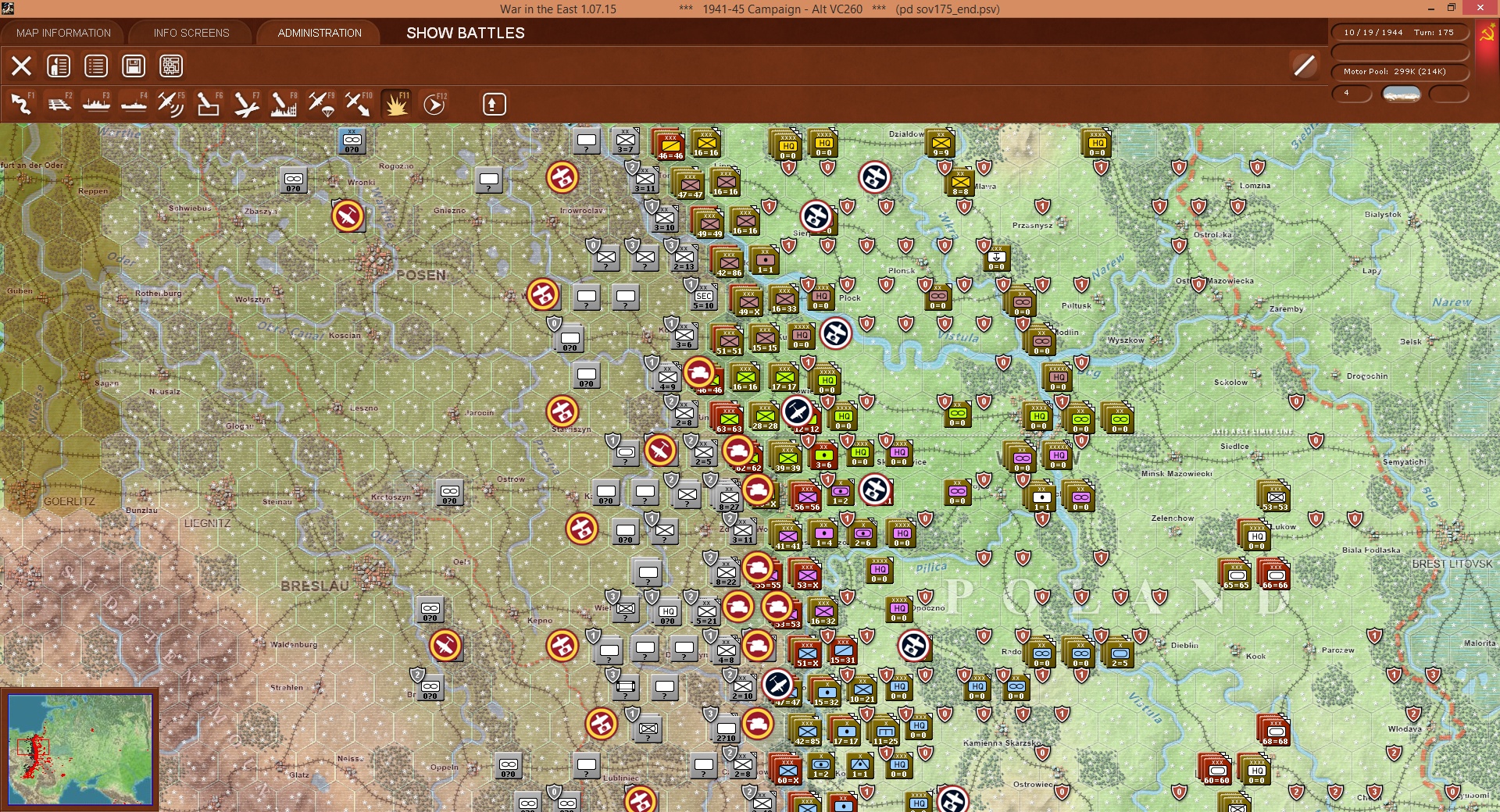Switch to the INFO SCREENS tab
1500x812 pixels.
[190, 33]
